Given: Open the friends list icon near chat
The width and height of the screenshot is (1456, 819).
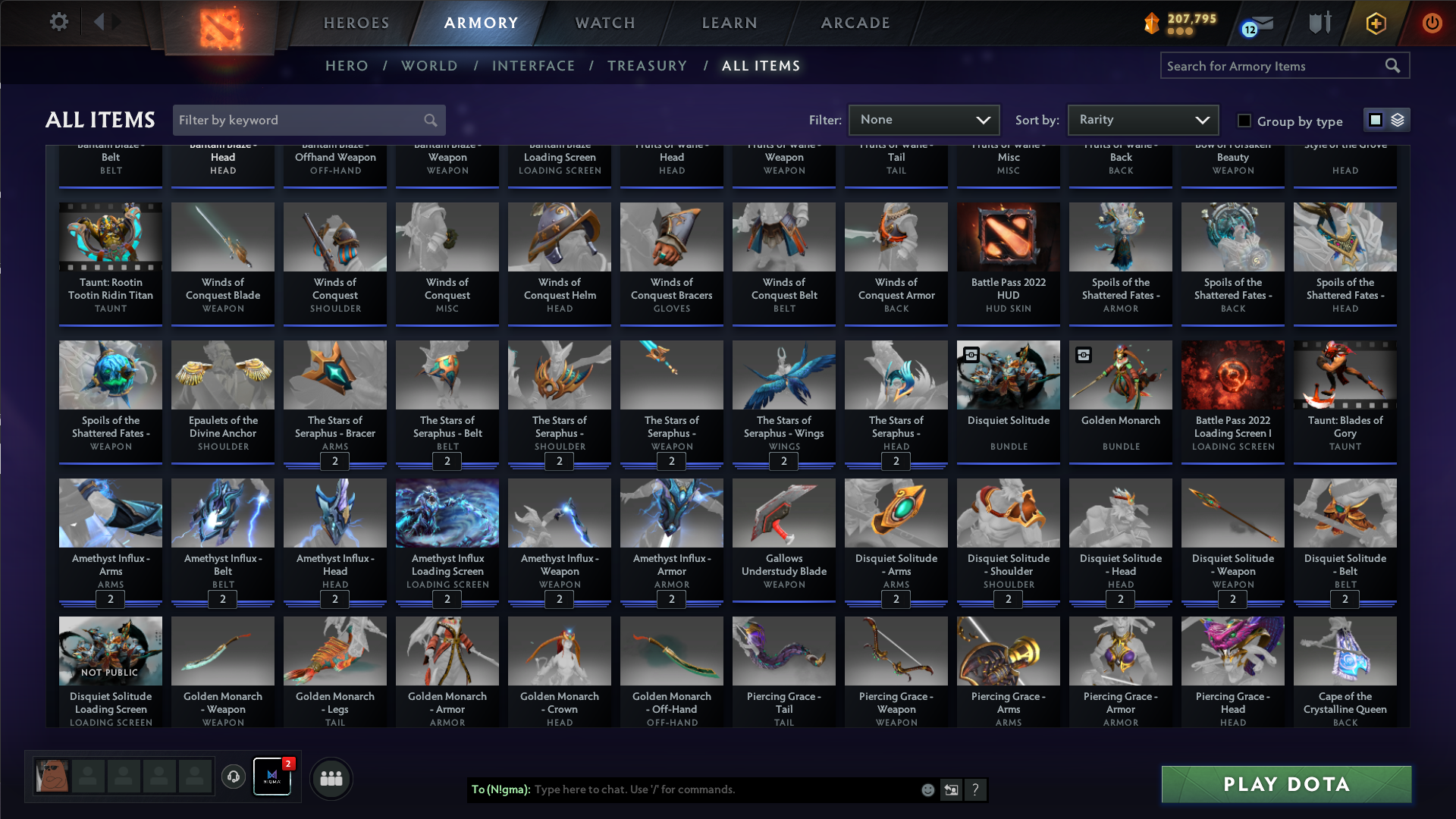Looking at the screenshot, I should pyautogui.click(x=331, y=777).
